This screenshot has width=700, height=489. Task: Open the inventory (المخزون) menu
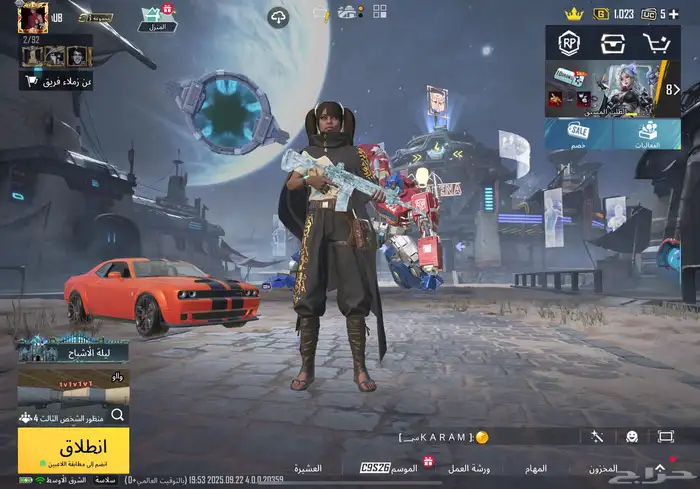click(603, 468)
